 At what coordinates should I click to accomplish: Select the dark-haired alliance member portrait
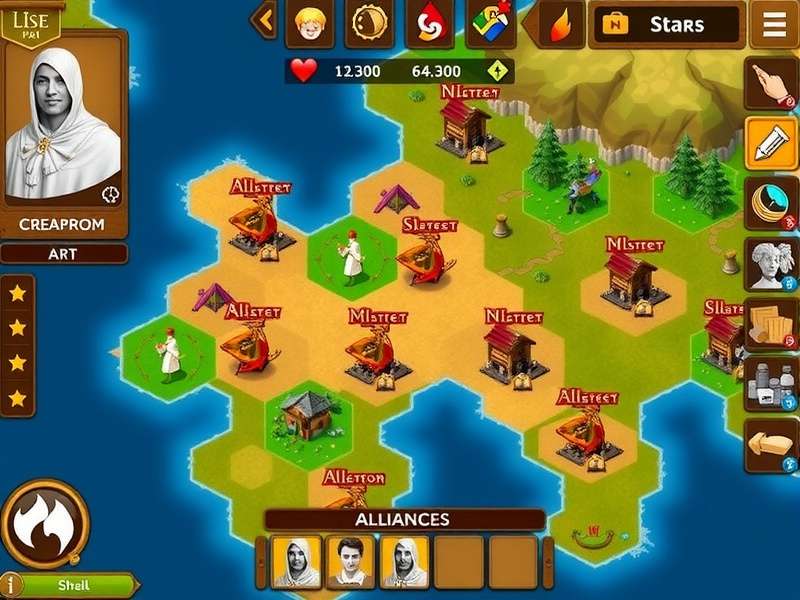coord(351,561)
